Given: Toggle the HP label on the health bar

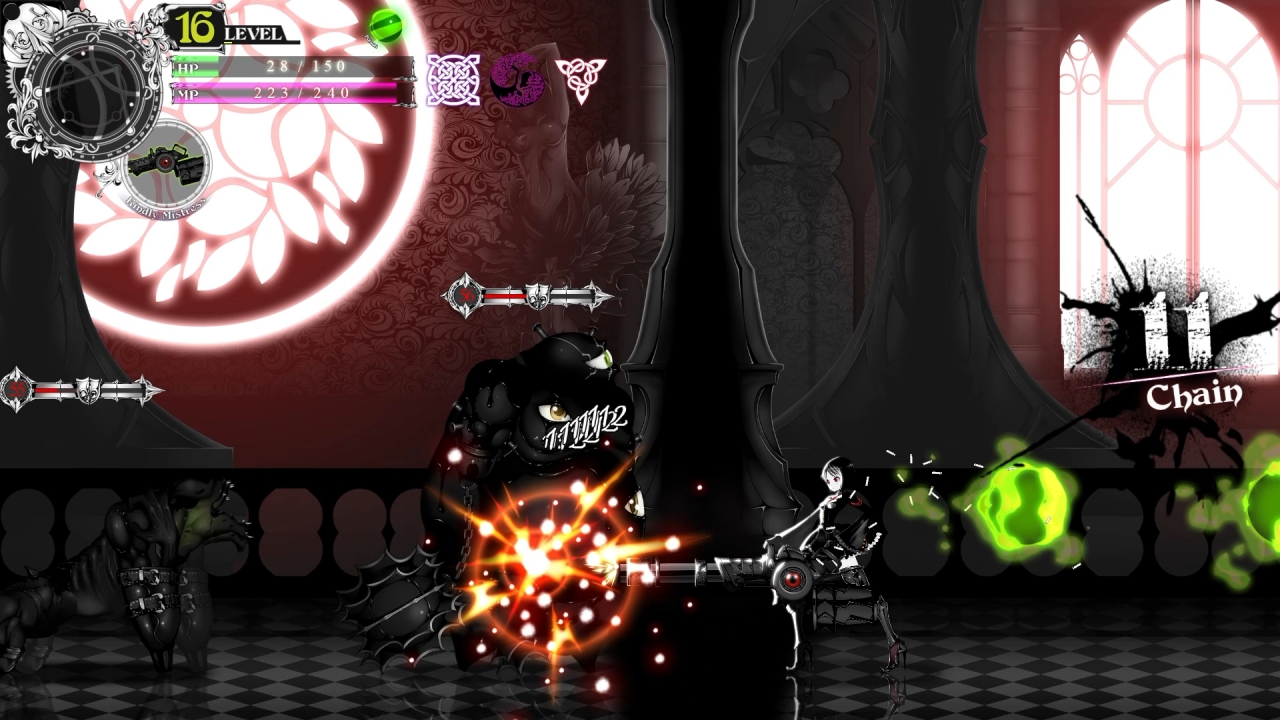Looking at the screenshot, I should pos(186,68).
